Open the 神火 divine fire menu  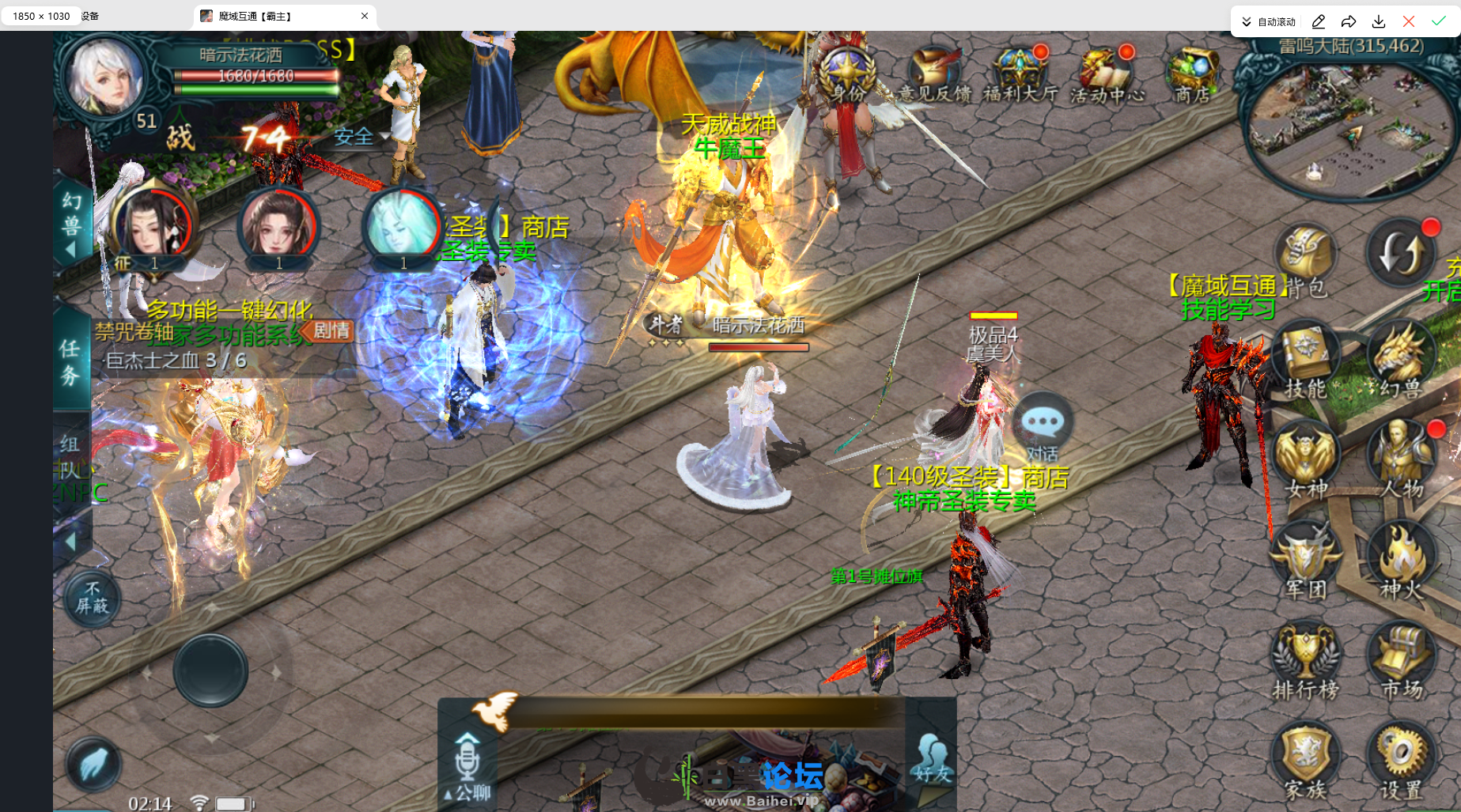point(1401,560)
